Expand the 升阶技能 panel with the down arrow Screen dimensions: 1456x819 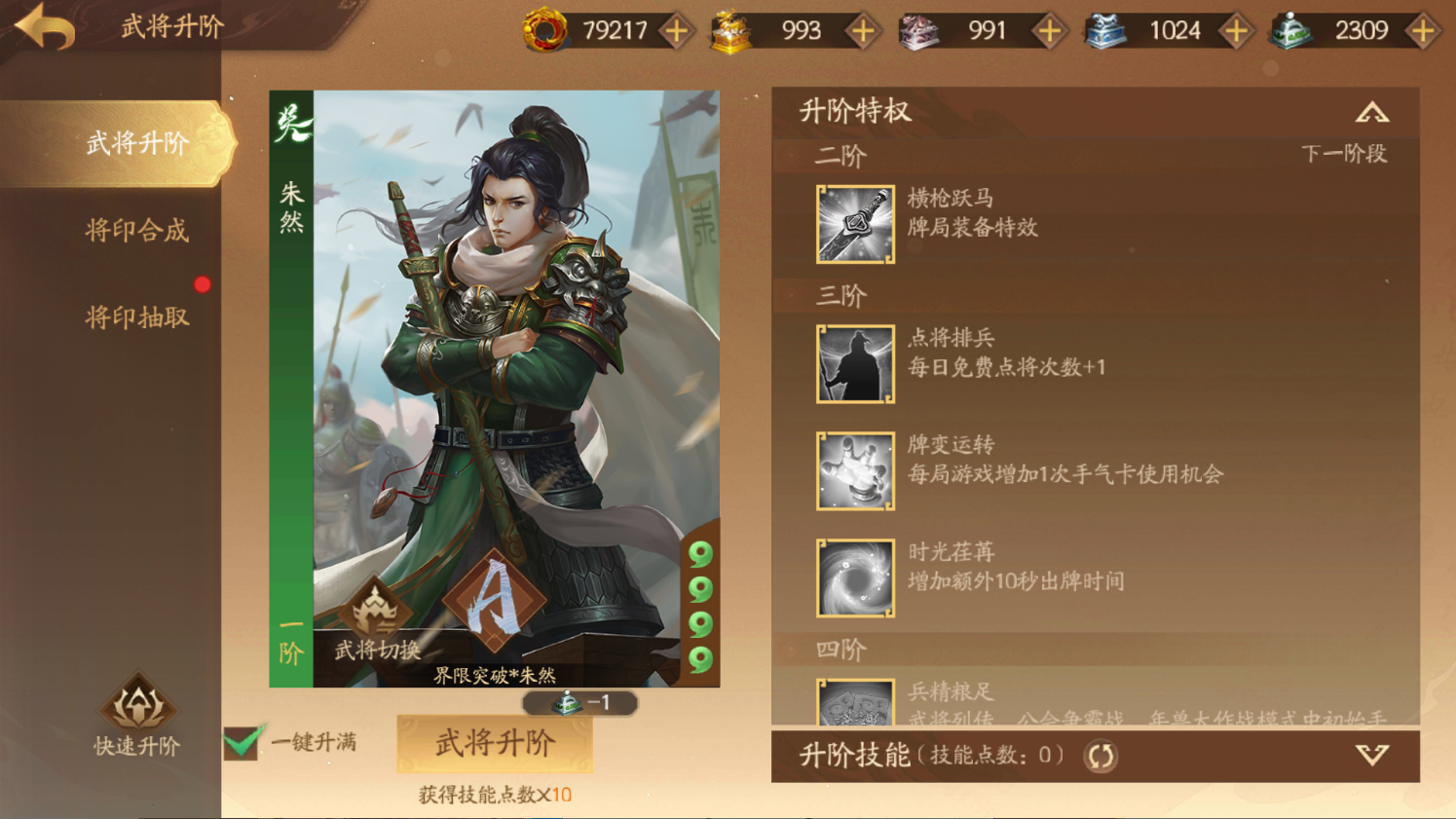pyautogui.click(x=1372, y=756)
